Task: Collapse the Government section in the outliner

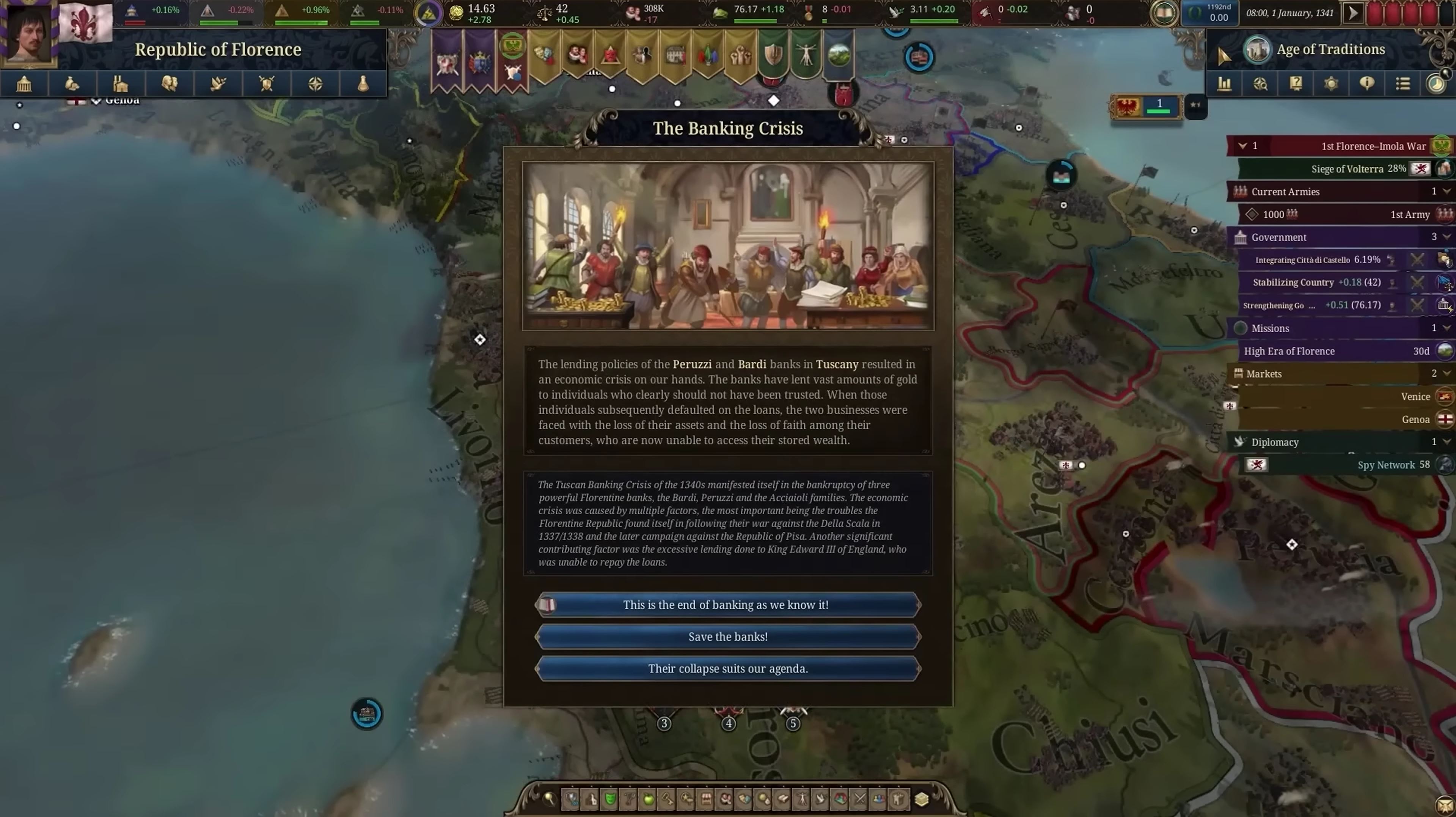Action: [x=1446, y=237]
